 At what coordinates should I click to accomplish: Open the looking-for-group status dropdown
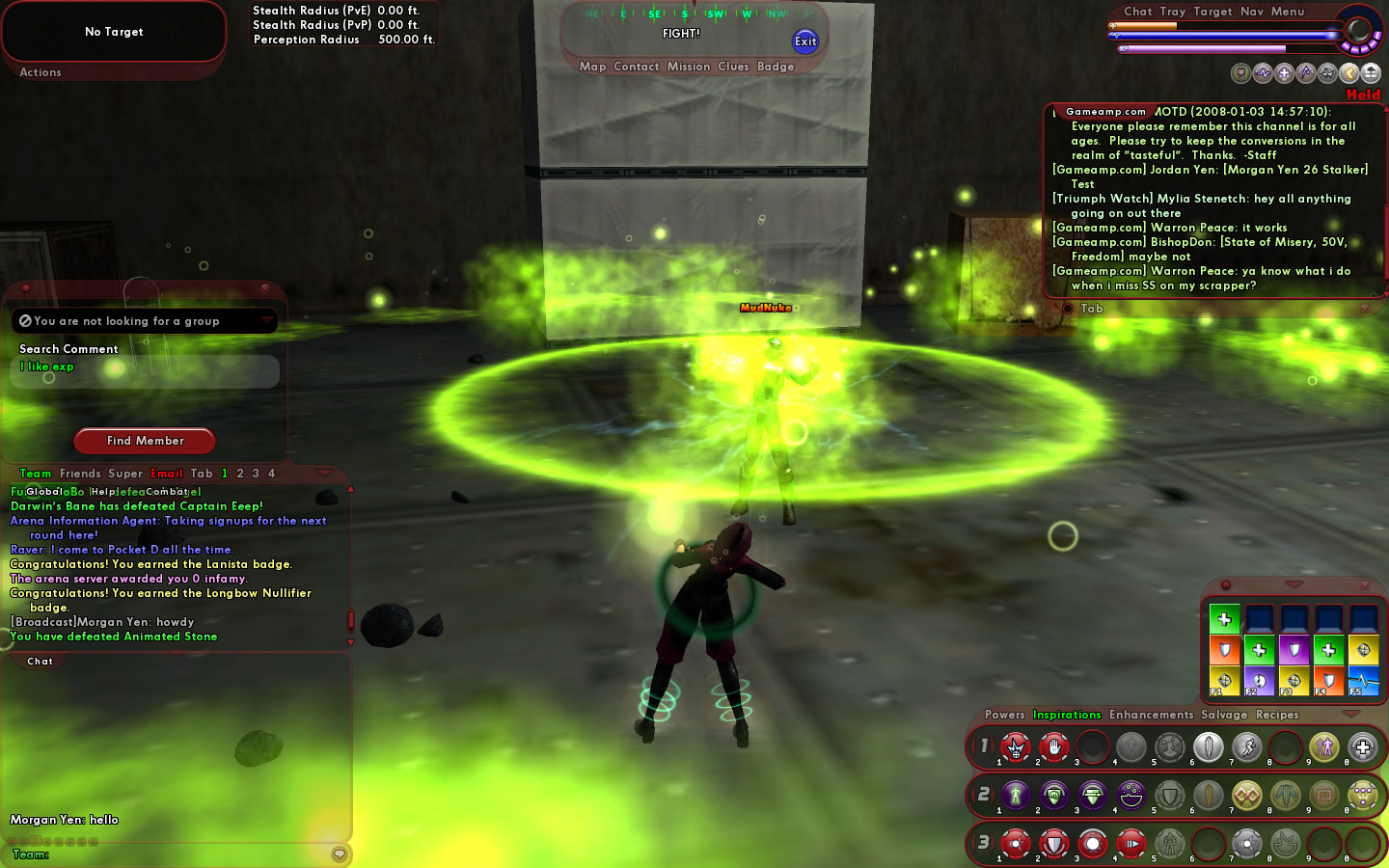[x=264, y=320]
